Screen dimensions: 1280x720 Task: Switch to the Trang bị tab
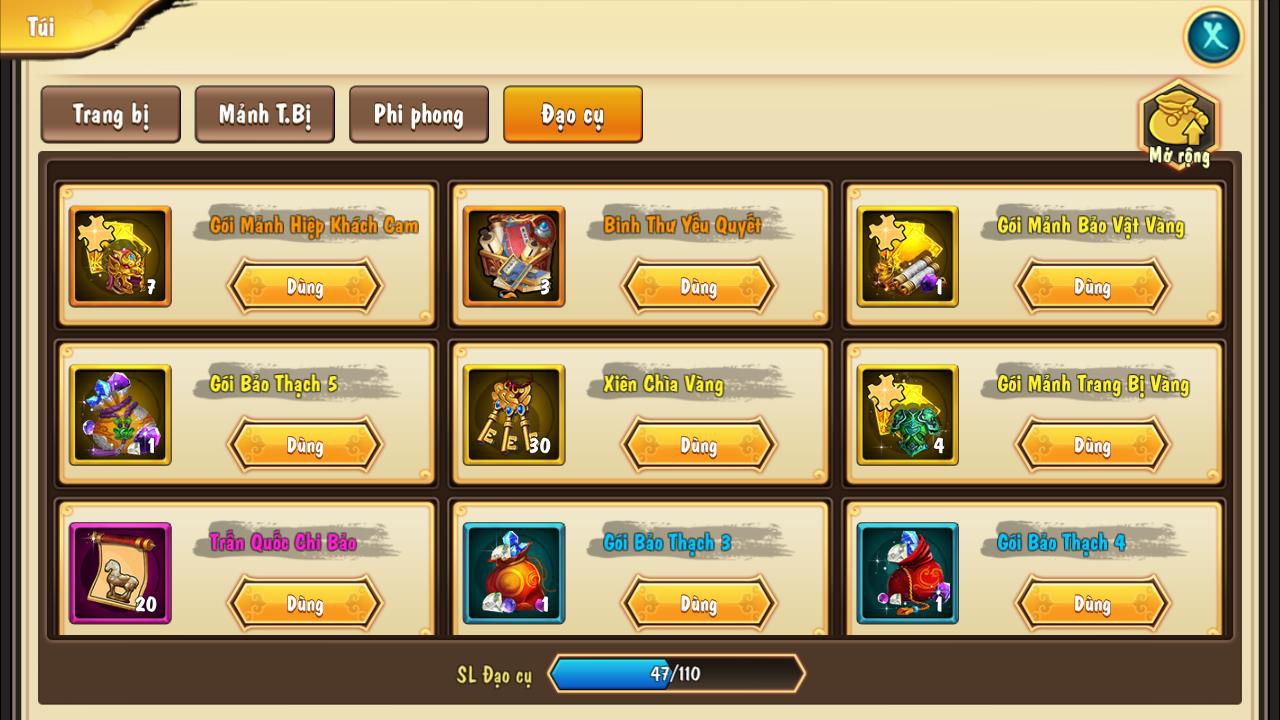point(110,115)
